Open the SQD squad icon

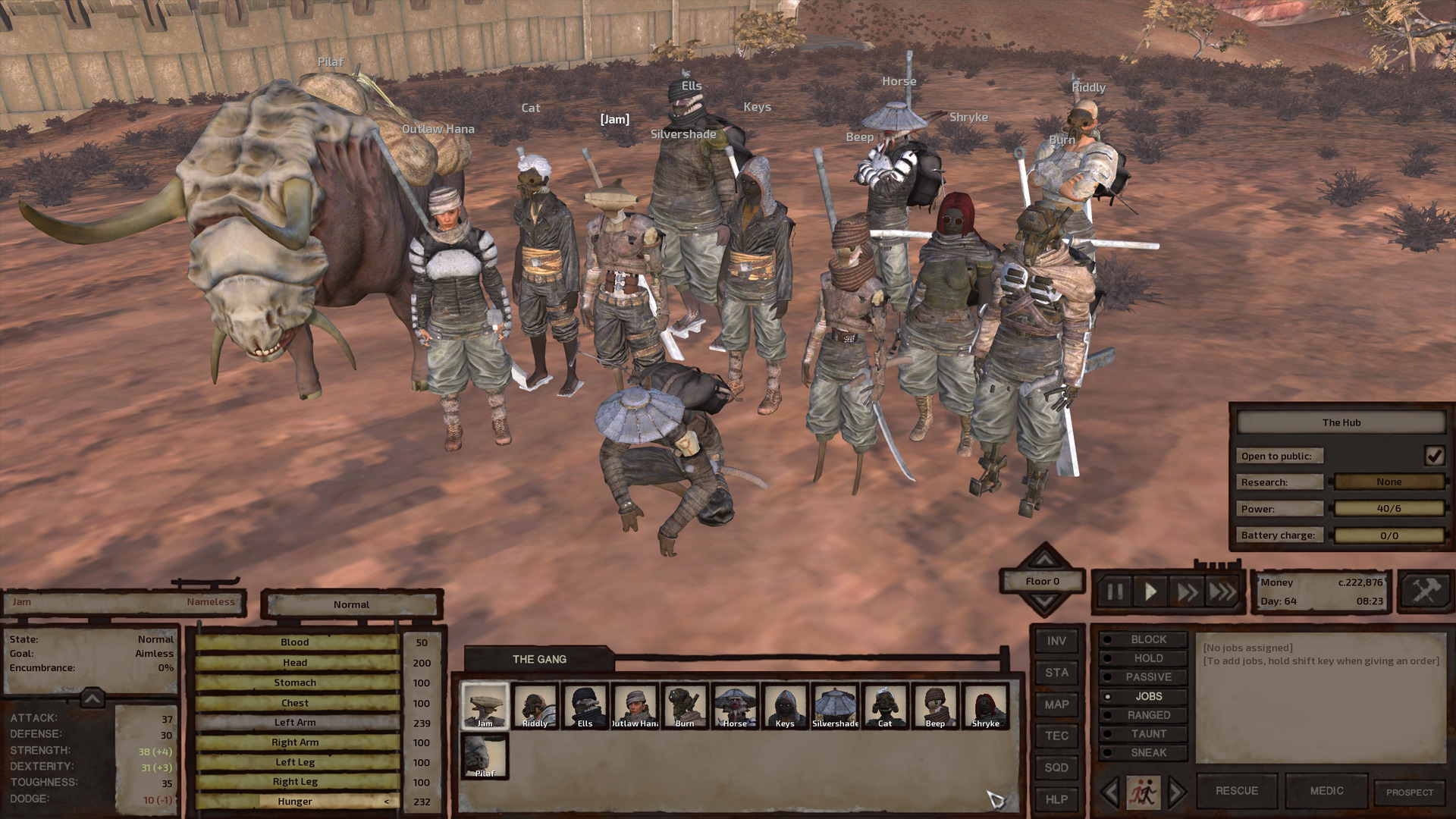[x=1056, y=767]
